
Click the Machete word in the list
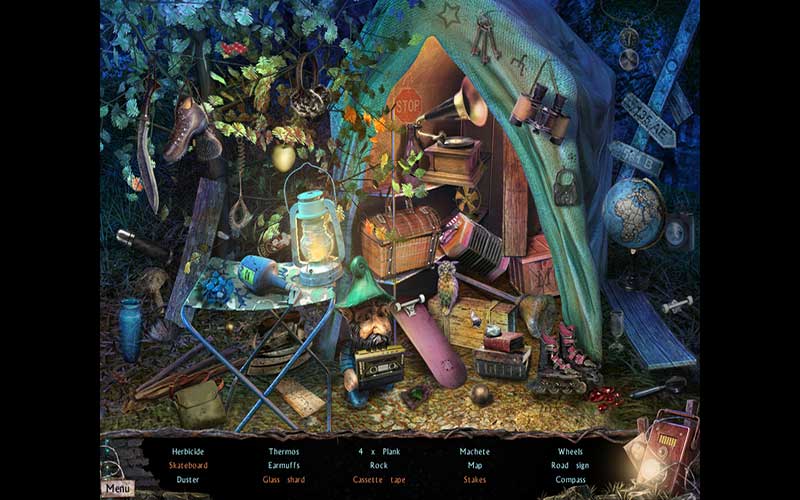[474, 451]
